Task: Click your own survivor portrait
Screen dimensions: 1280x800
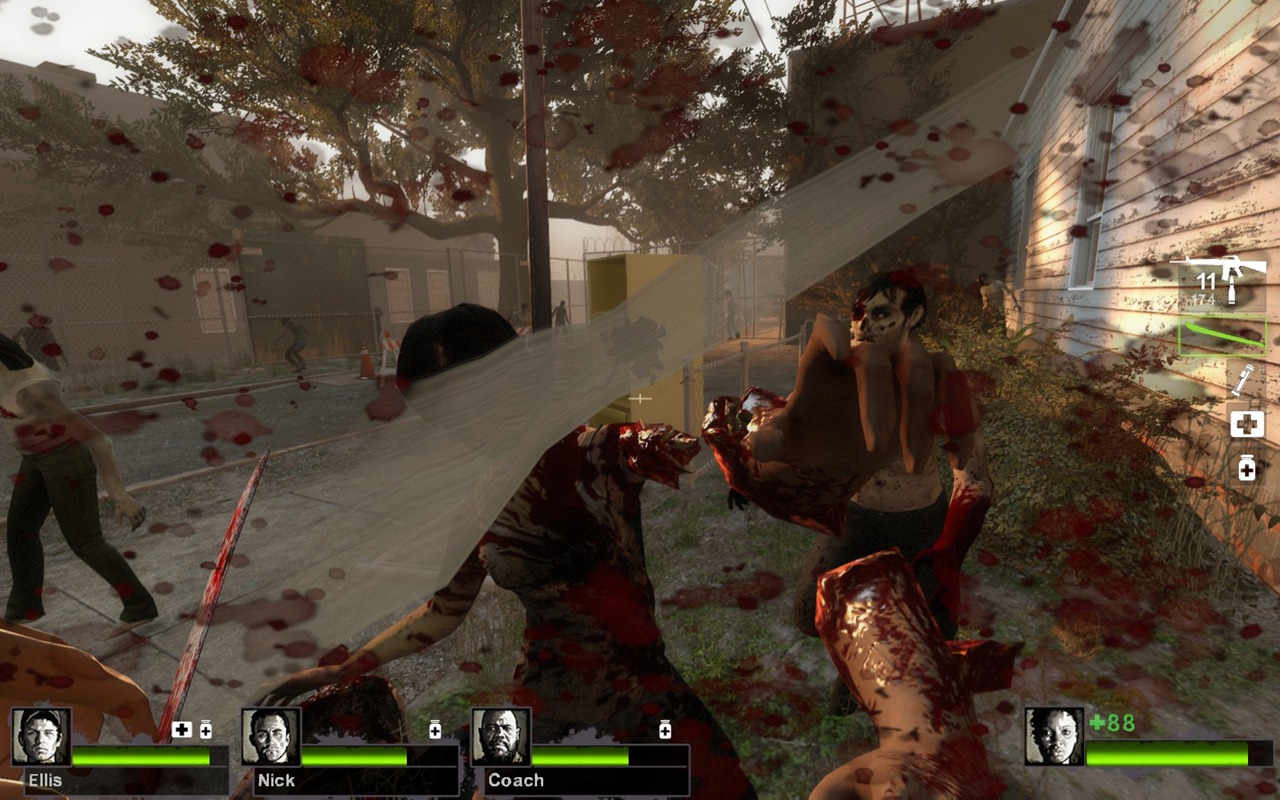Action: [x=1054, y=737]
